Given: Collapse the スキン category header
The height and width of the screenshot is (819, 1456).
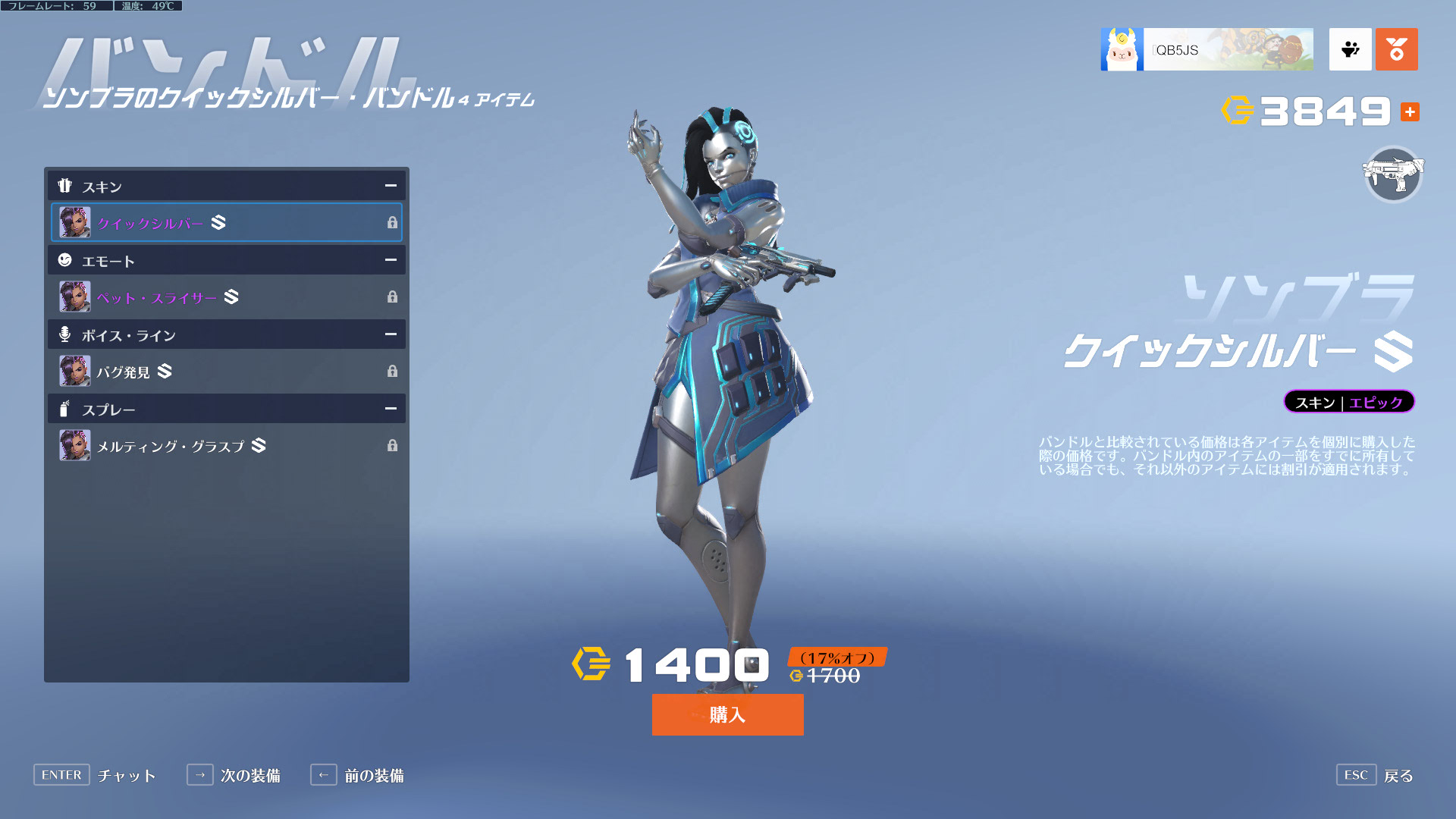Looking at the screenshot, I should (x=391, y=186).
